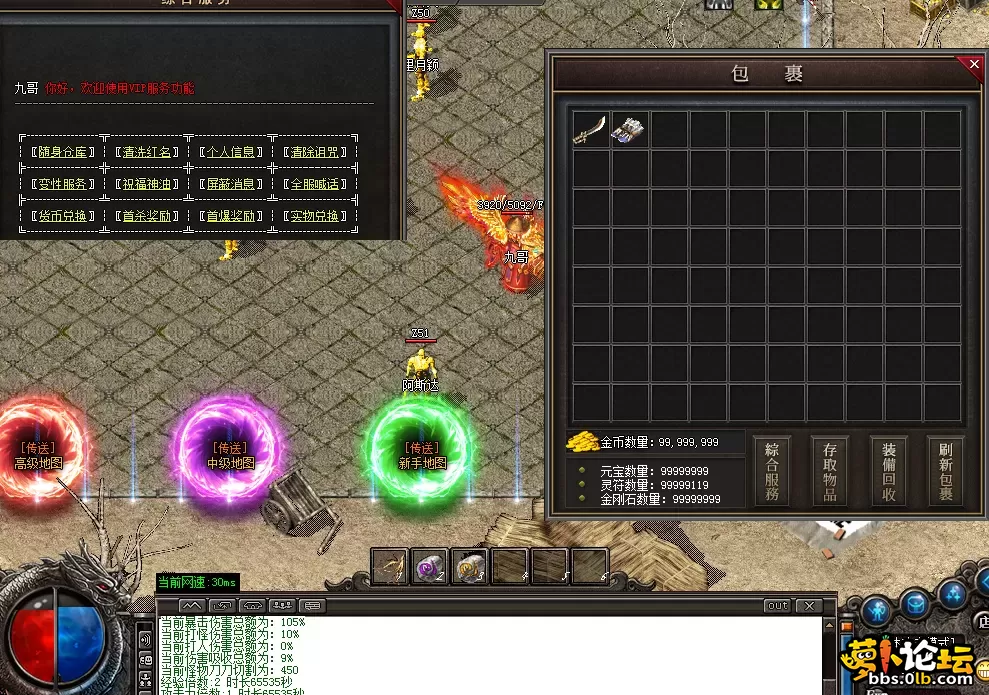This screenshot has width=989, height=695.
Task: Refresh the bag with 刷新包裹
Action: [x=946, y=471]
